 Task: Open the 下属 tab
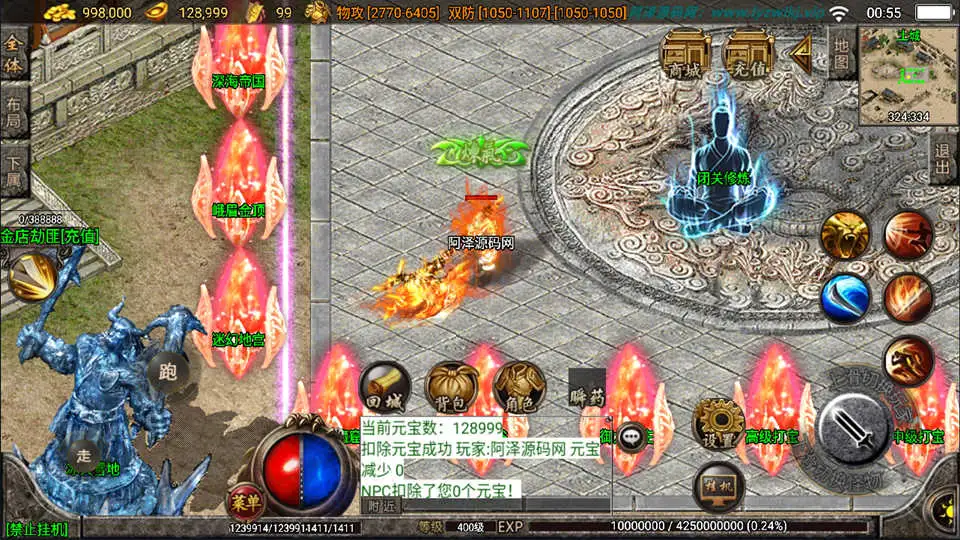14,170
